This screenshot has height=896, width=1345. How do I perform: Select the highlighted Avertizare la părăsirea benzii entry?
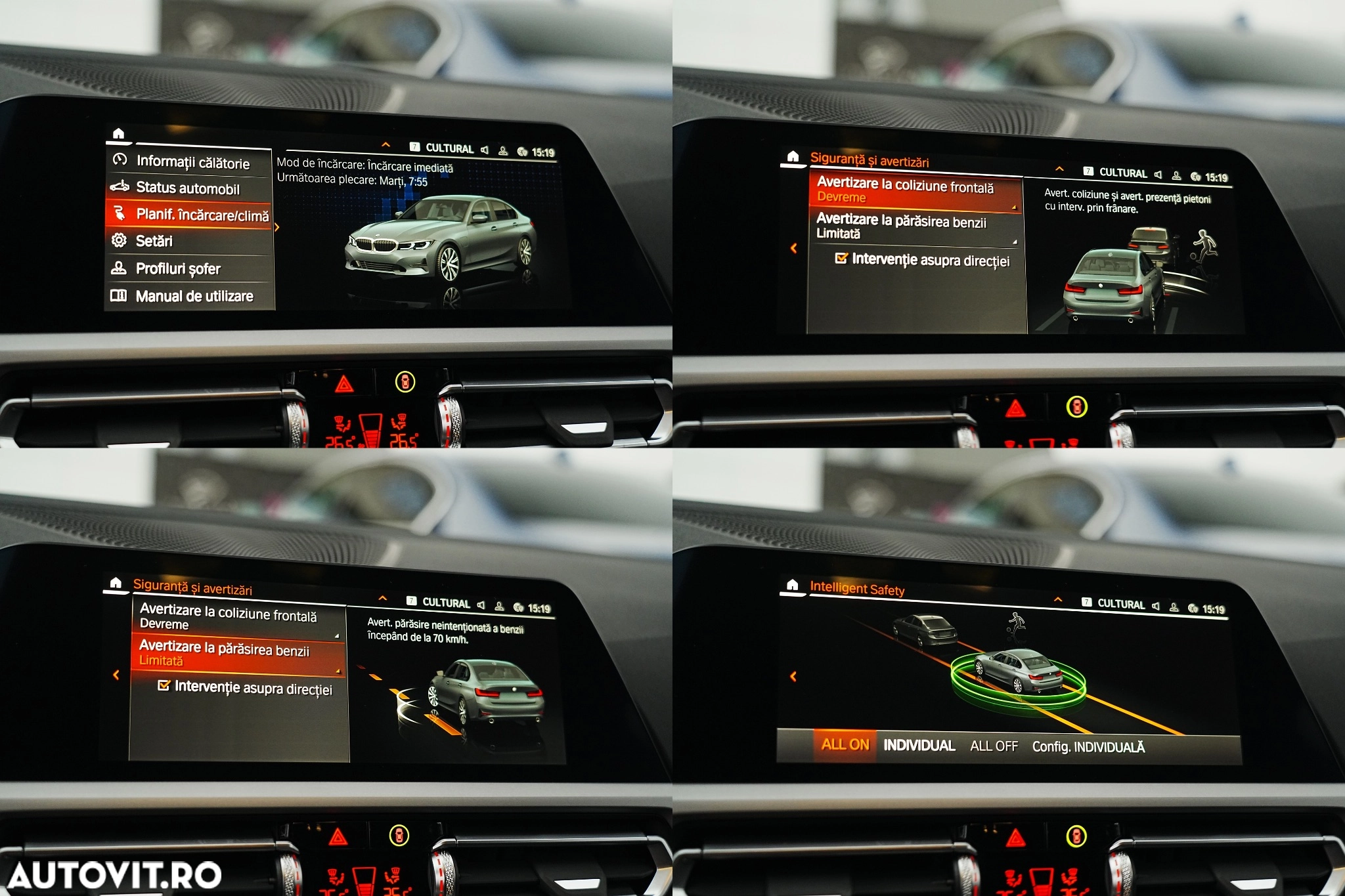[236, 654]
